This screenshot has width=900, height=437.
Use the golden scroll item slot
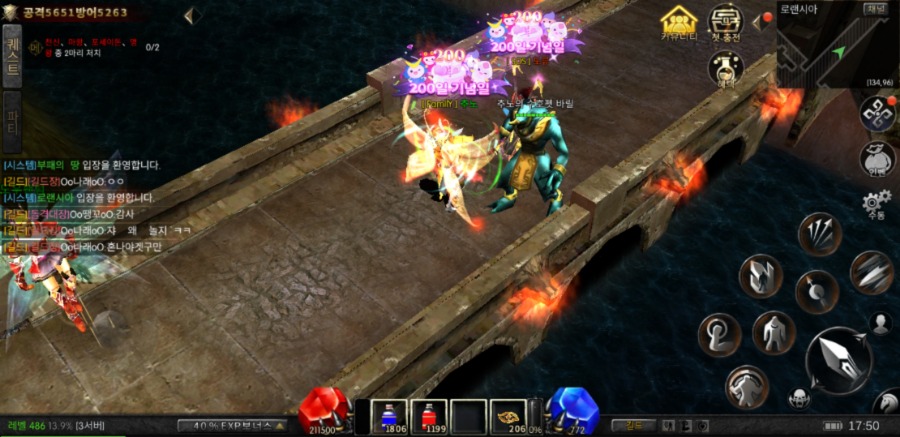[x=509, y=414]
